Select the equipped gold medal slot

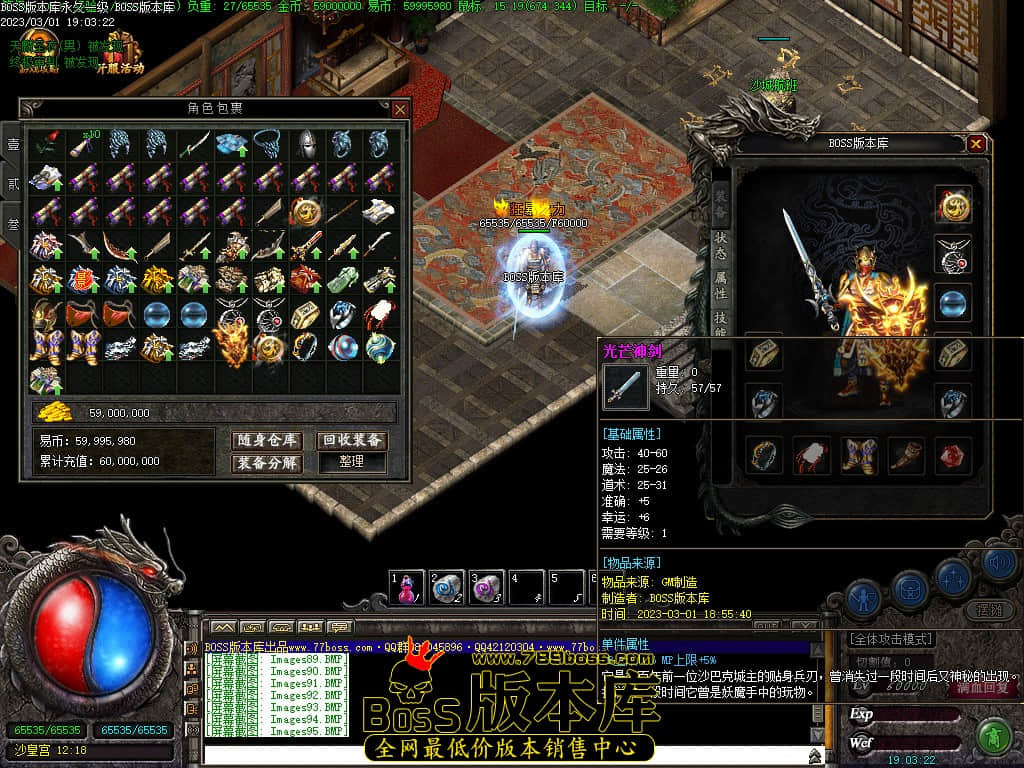[953, 205]
